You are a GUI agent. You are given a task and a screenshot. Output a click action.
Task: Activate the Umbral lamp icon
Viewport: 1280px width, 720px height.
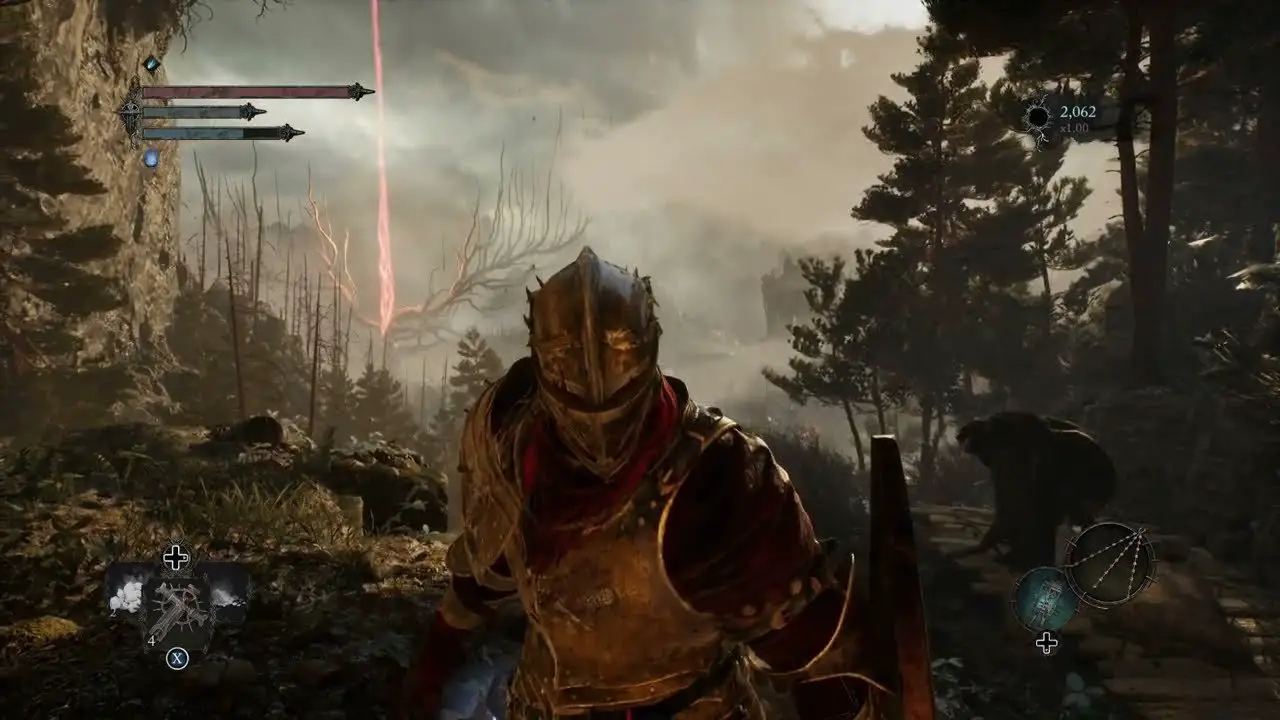tap(1045, 599)
